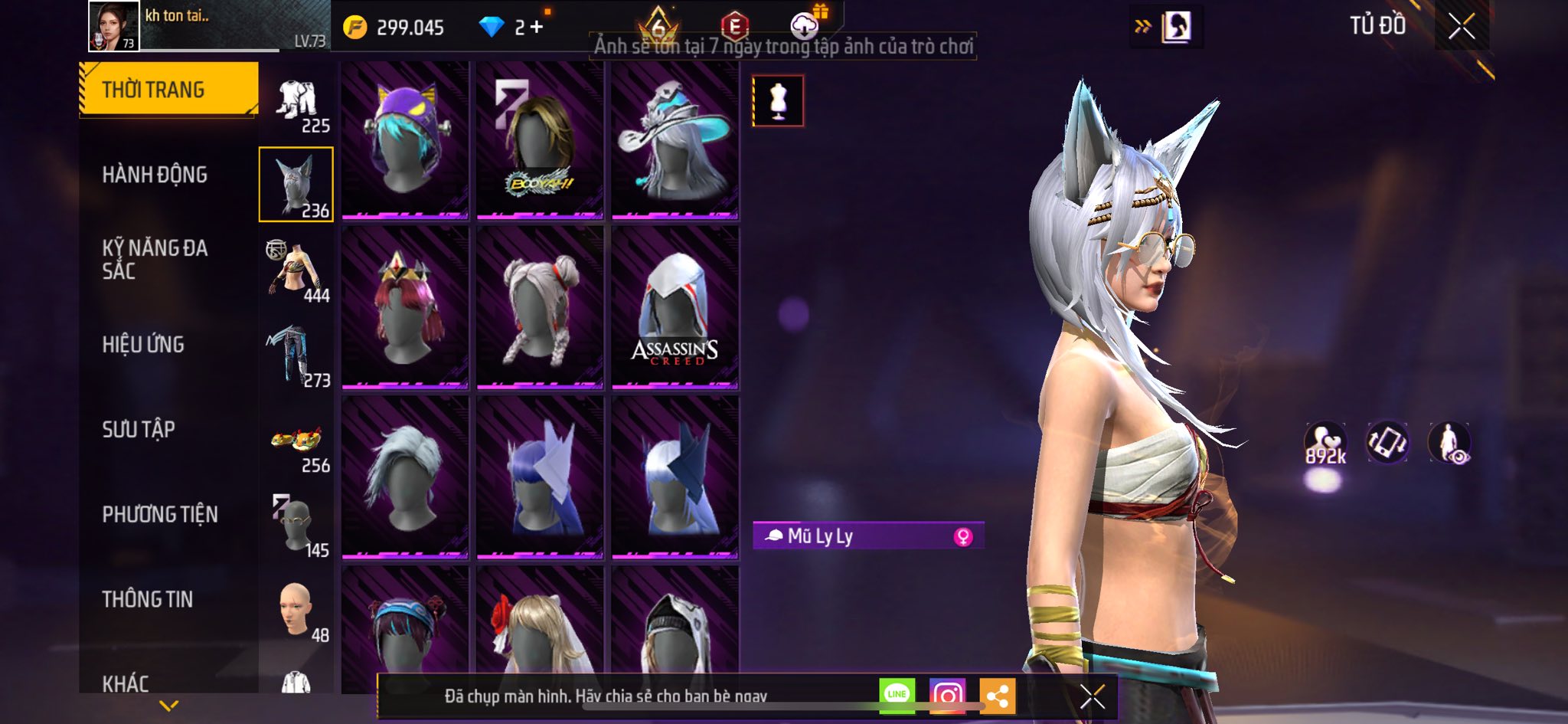Open the Thông Tin tab
Screen dimensions: 1568x724
click(148, 599)
